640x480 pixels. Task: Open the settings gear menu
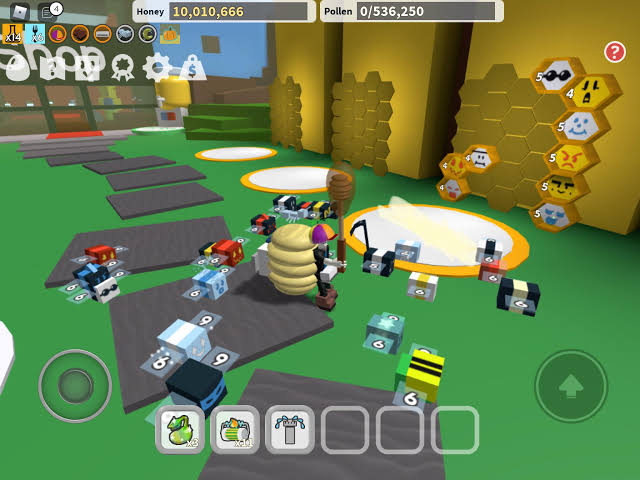coord(157,67)
